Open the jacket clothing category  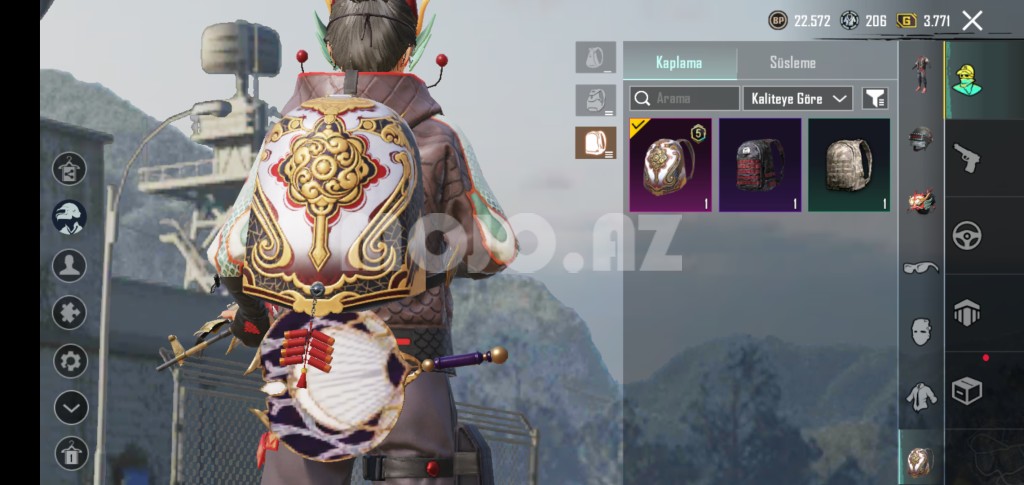pyautogui.click(x=921, y=396)
